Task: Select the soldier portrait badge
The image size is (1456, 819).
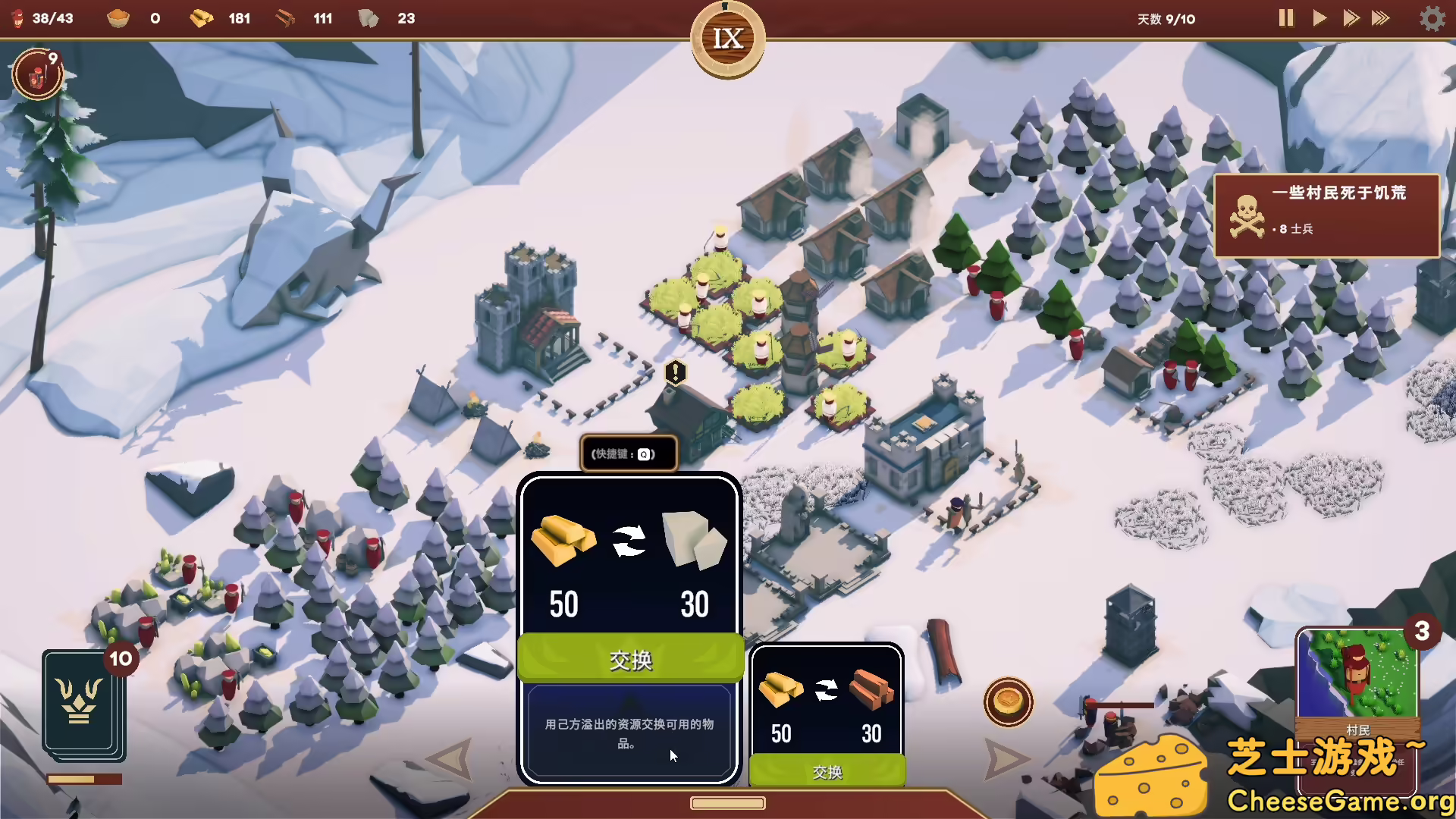Action: tap(37, 74)
